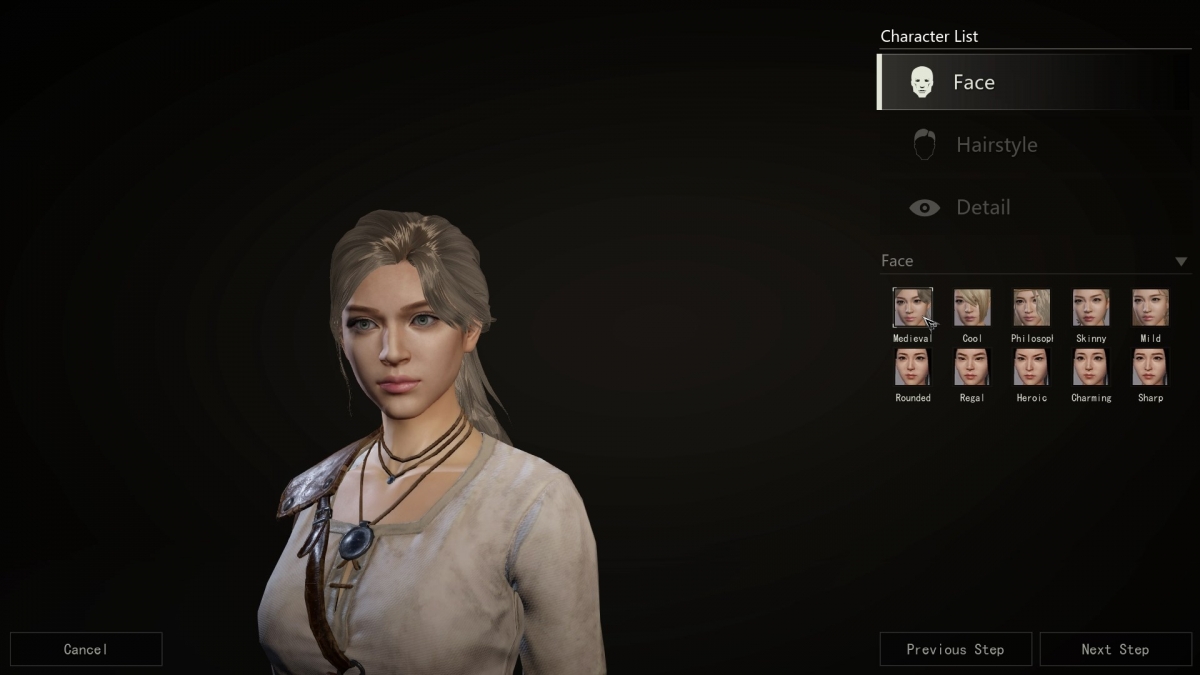Go back with Previous Step
Screen dimensions: 1200x675
[955, 649]
